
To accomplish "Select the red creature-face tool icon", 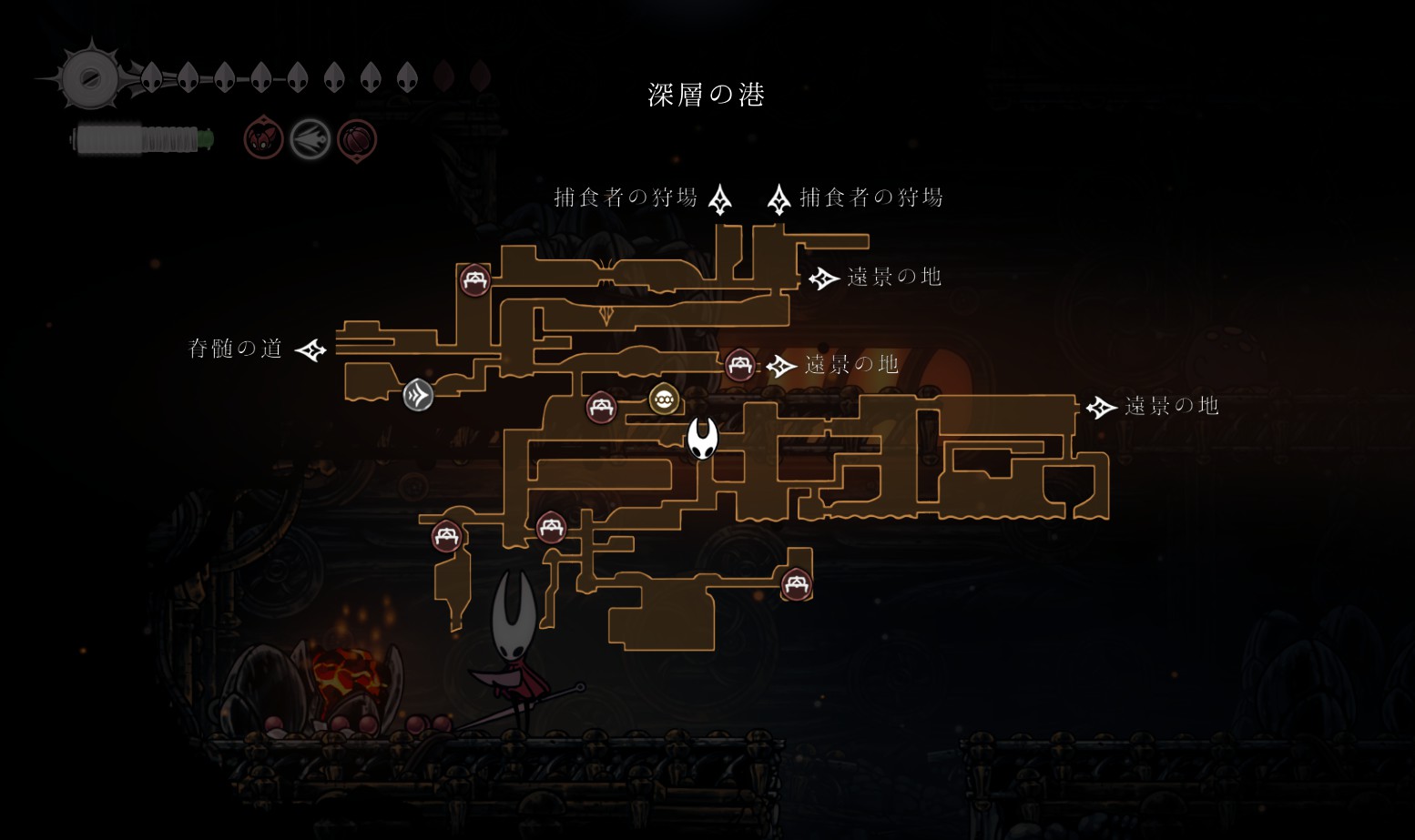I will [x=263, y=140].
